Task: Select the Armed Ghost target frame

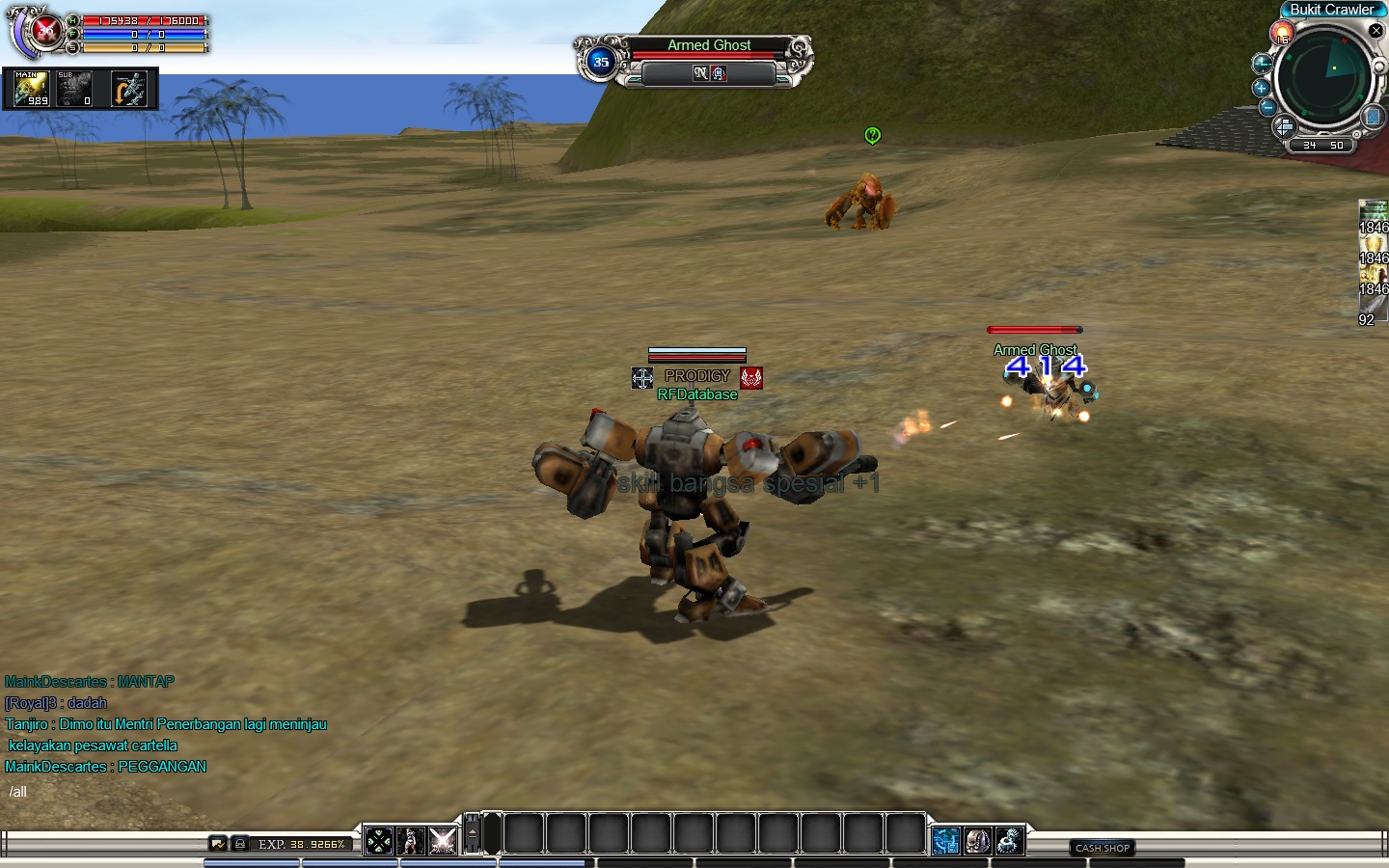Action: tap(709, 60)
